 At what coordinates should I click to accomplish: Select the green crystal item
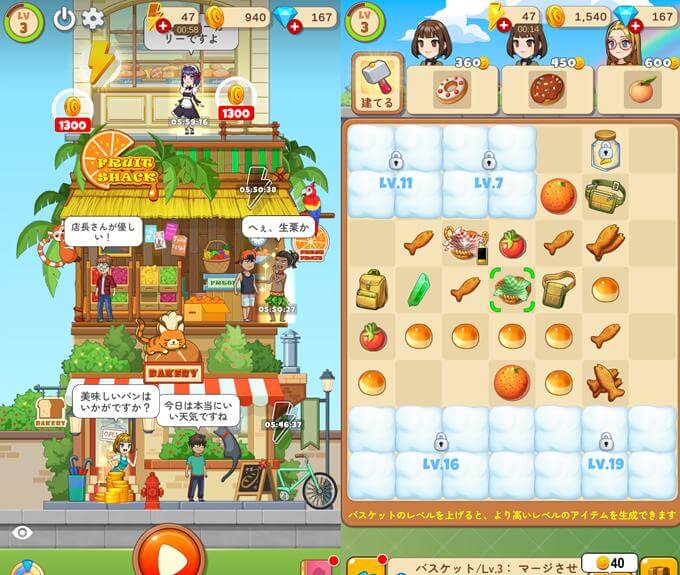coord(419,290)
